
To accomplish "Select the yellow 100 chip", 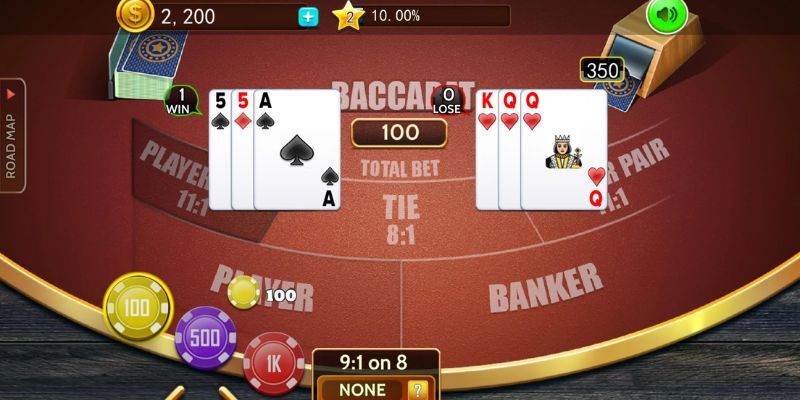I will click(138, 307).
